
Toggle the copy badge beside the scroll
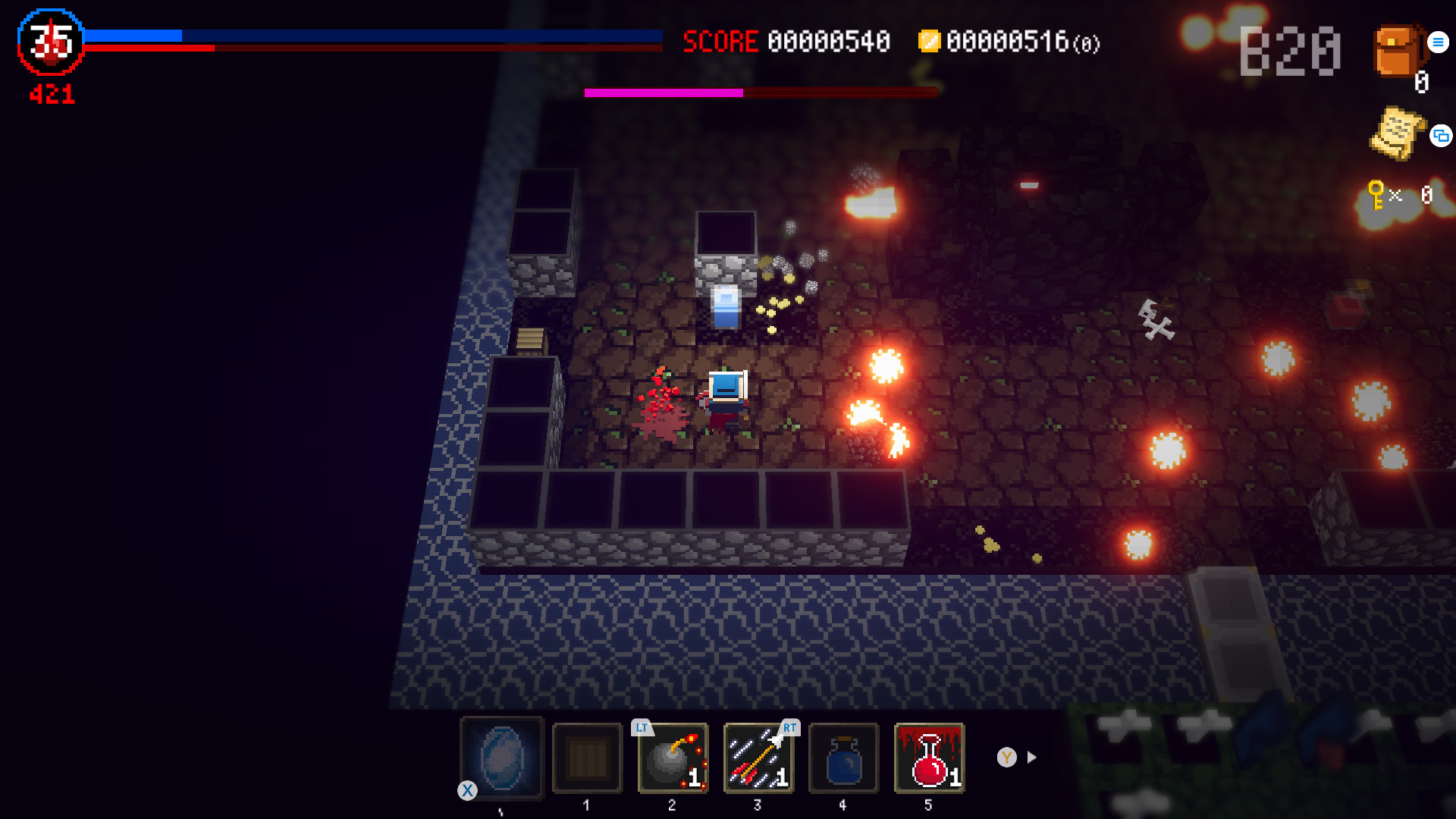[1441, 137]
